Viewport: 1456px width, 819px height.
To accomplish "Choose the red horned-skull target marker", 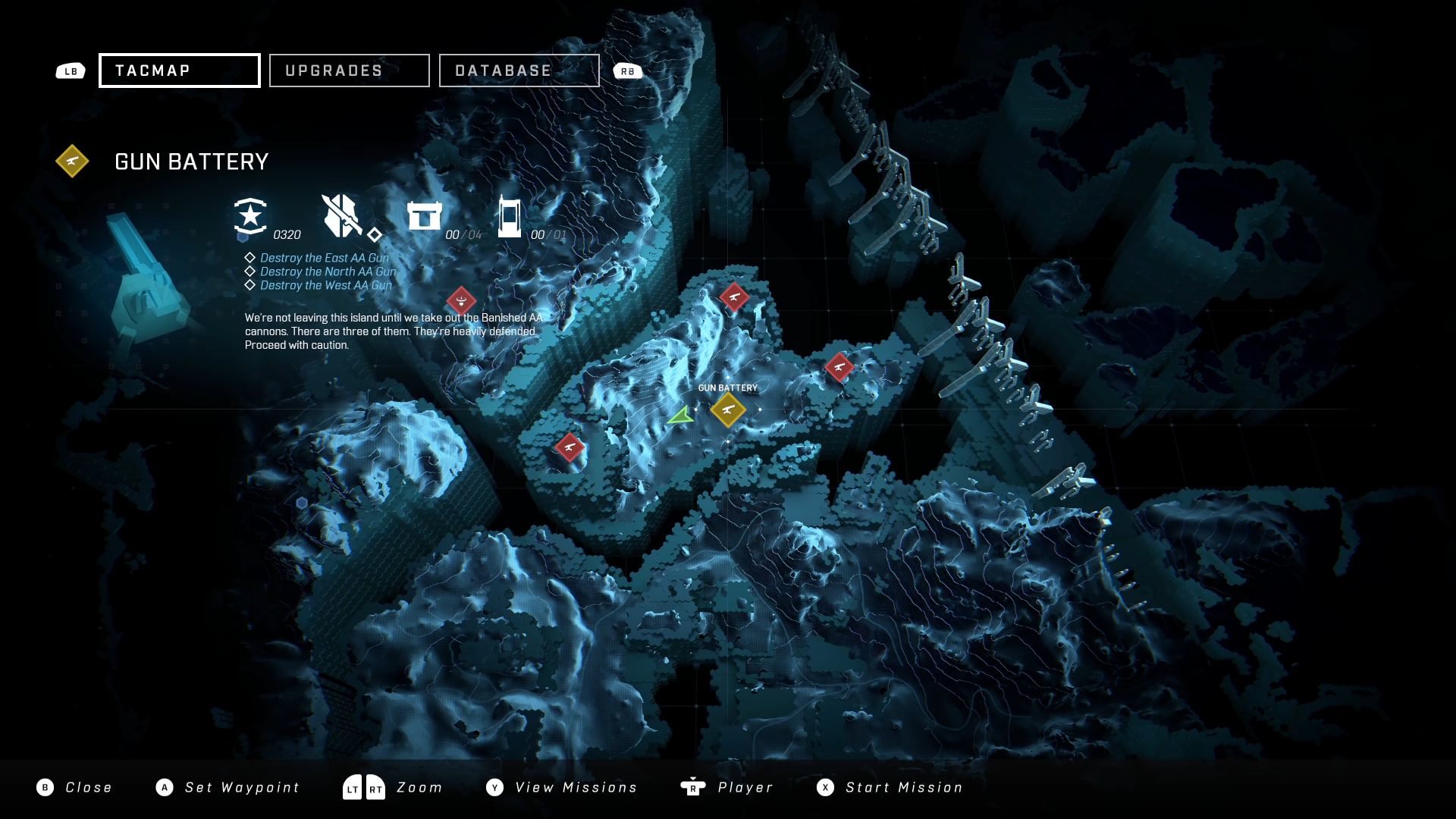I will point(461,301).
